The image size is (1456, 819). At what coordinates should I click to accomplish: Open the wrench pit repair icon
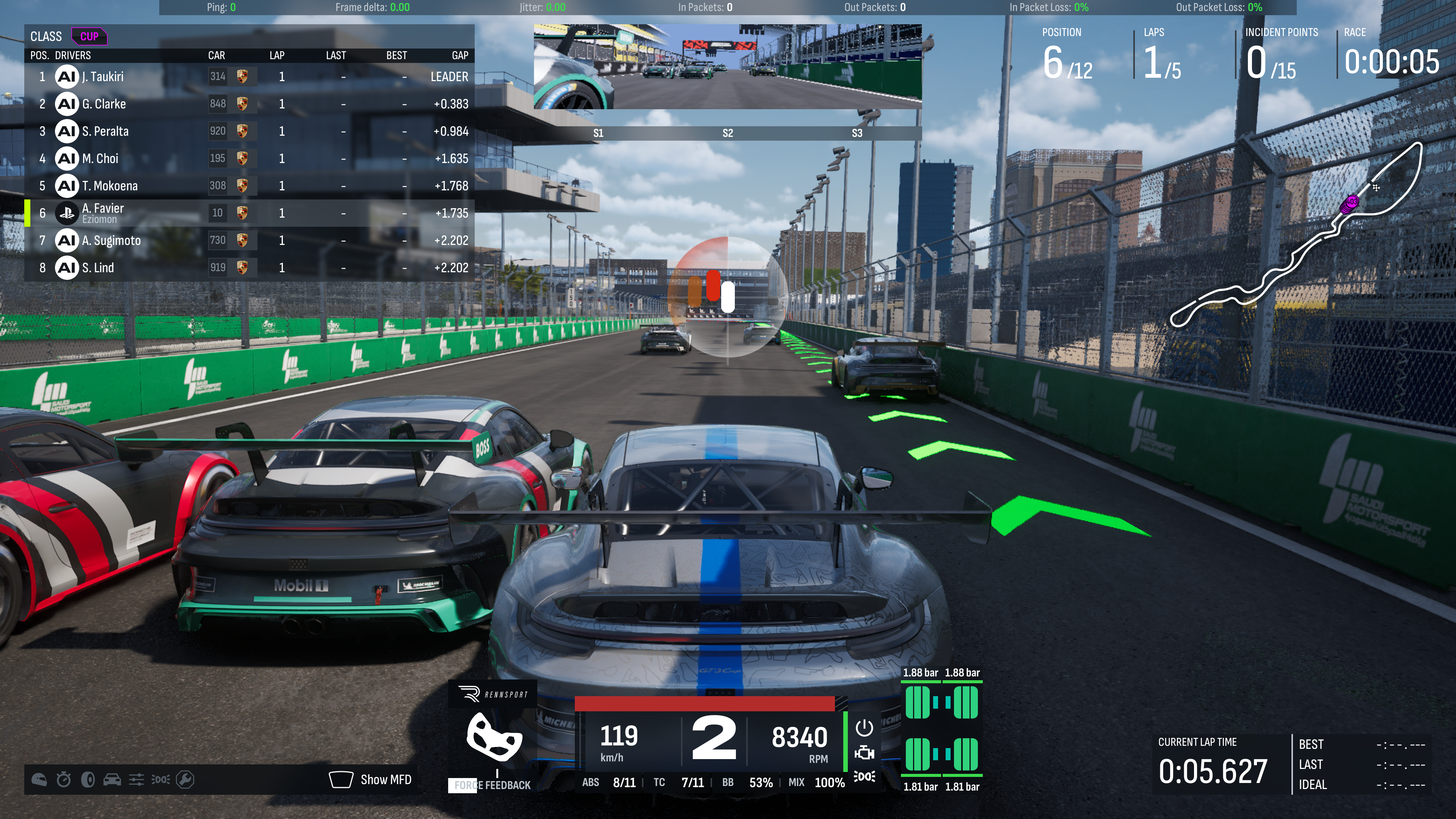click(185, 780)
